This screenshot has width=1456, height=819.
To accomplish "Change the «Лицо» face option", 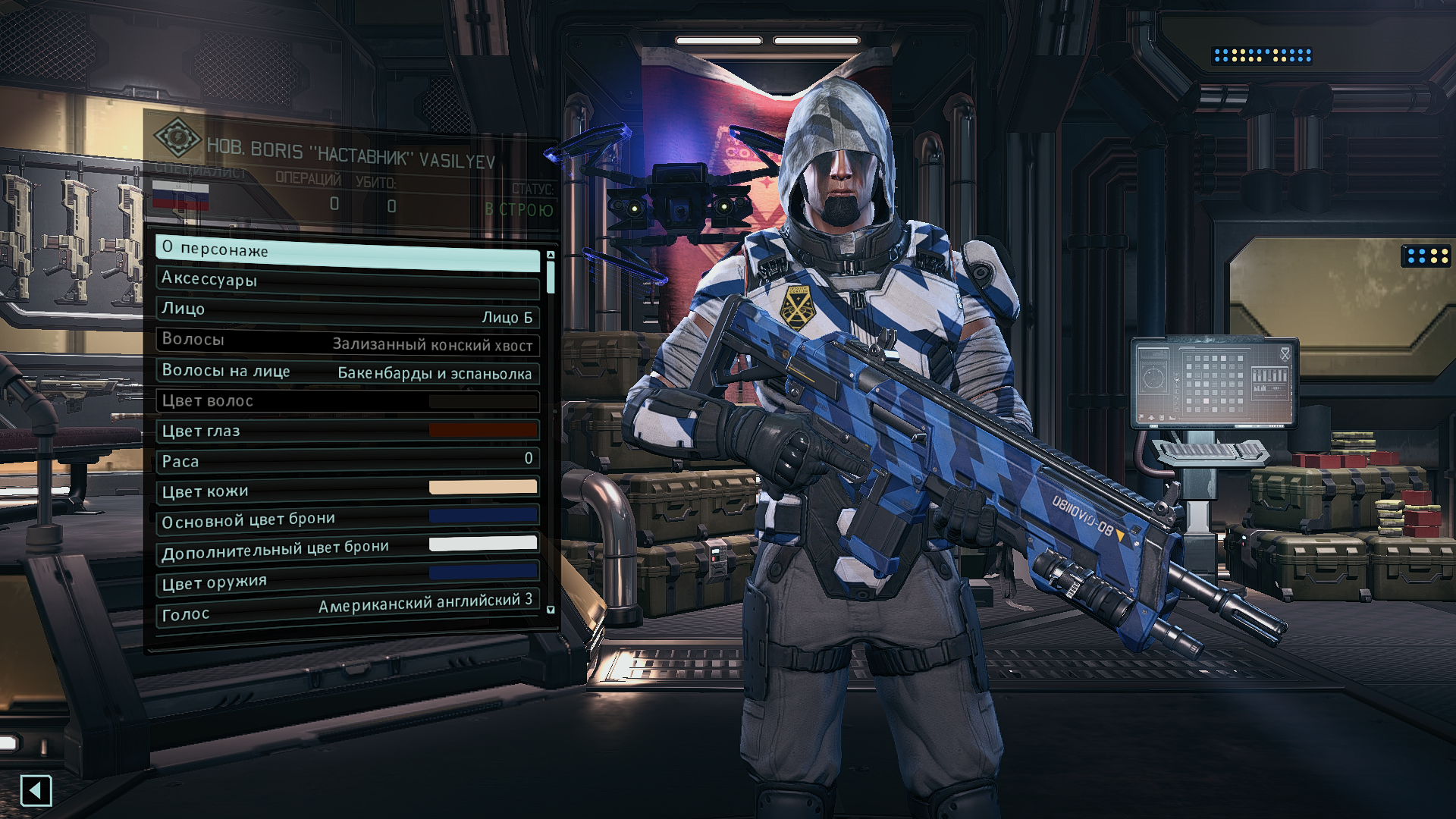I will coord(347,312).
